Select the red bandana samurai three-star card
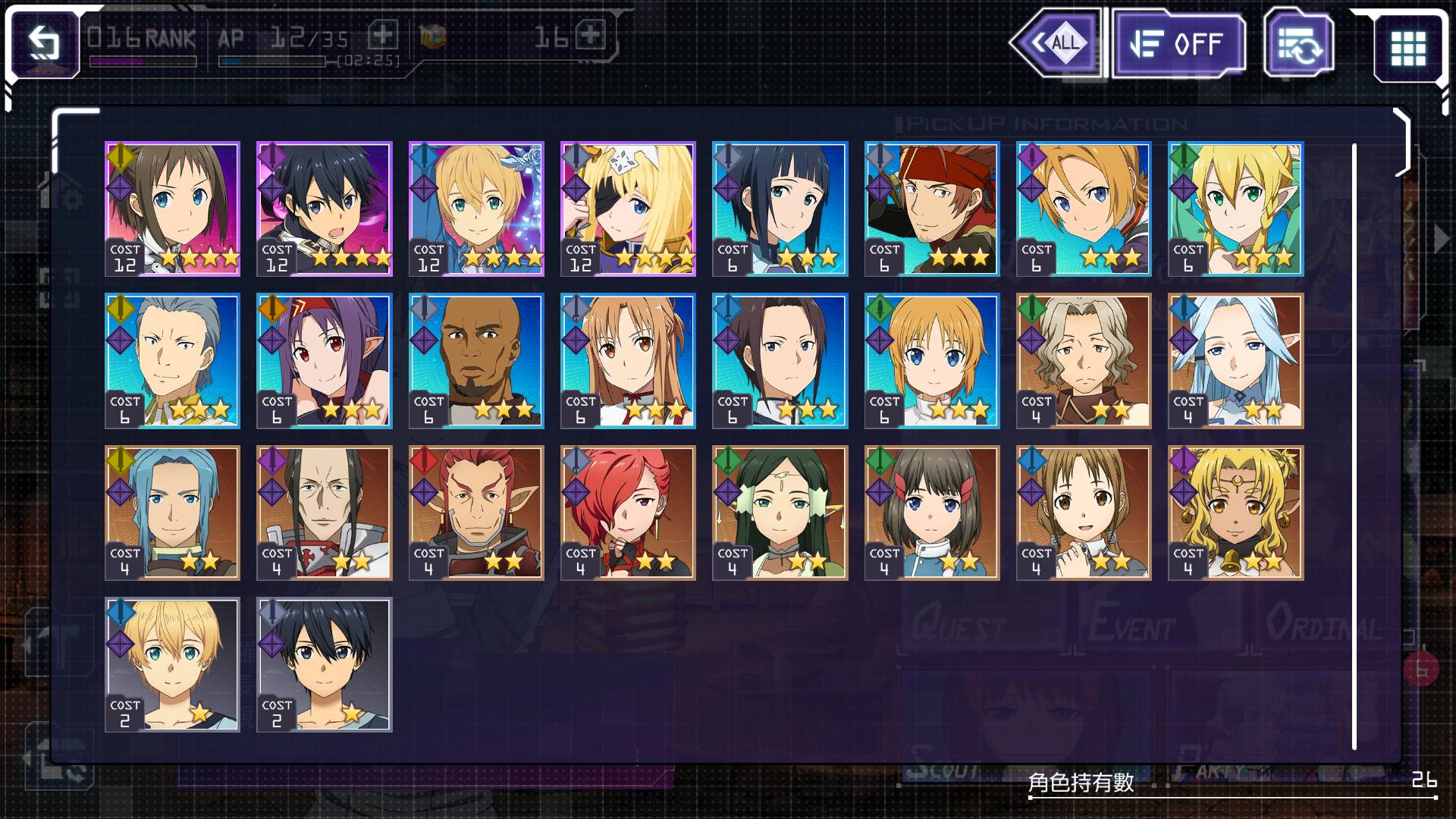The image size is (1456, 819). (x=932, y=209)
